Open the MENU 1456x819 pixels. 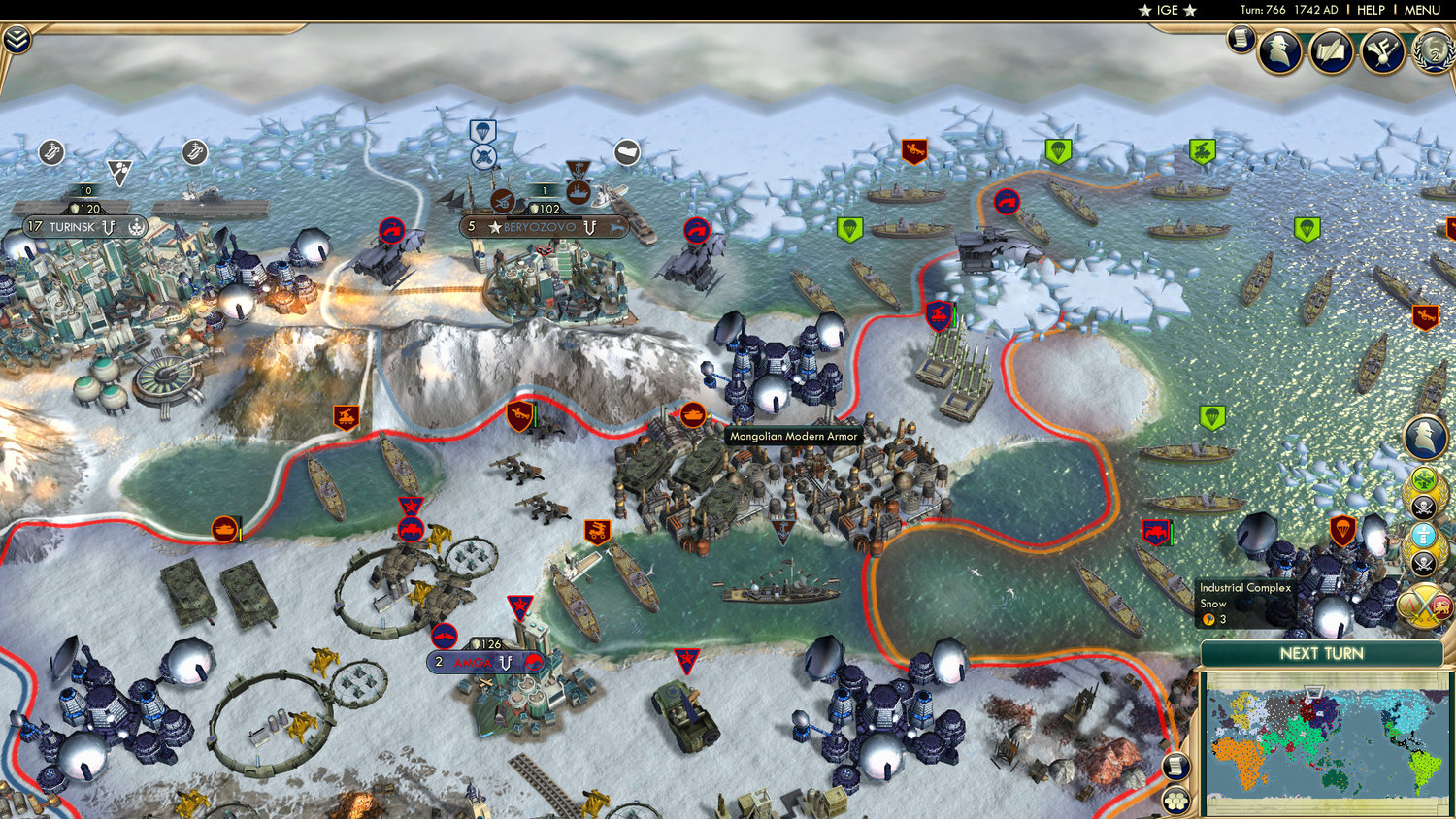coord(1421,10)
